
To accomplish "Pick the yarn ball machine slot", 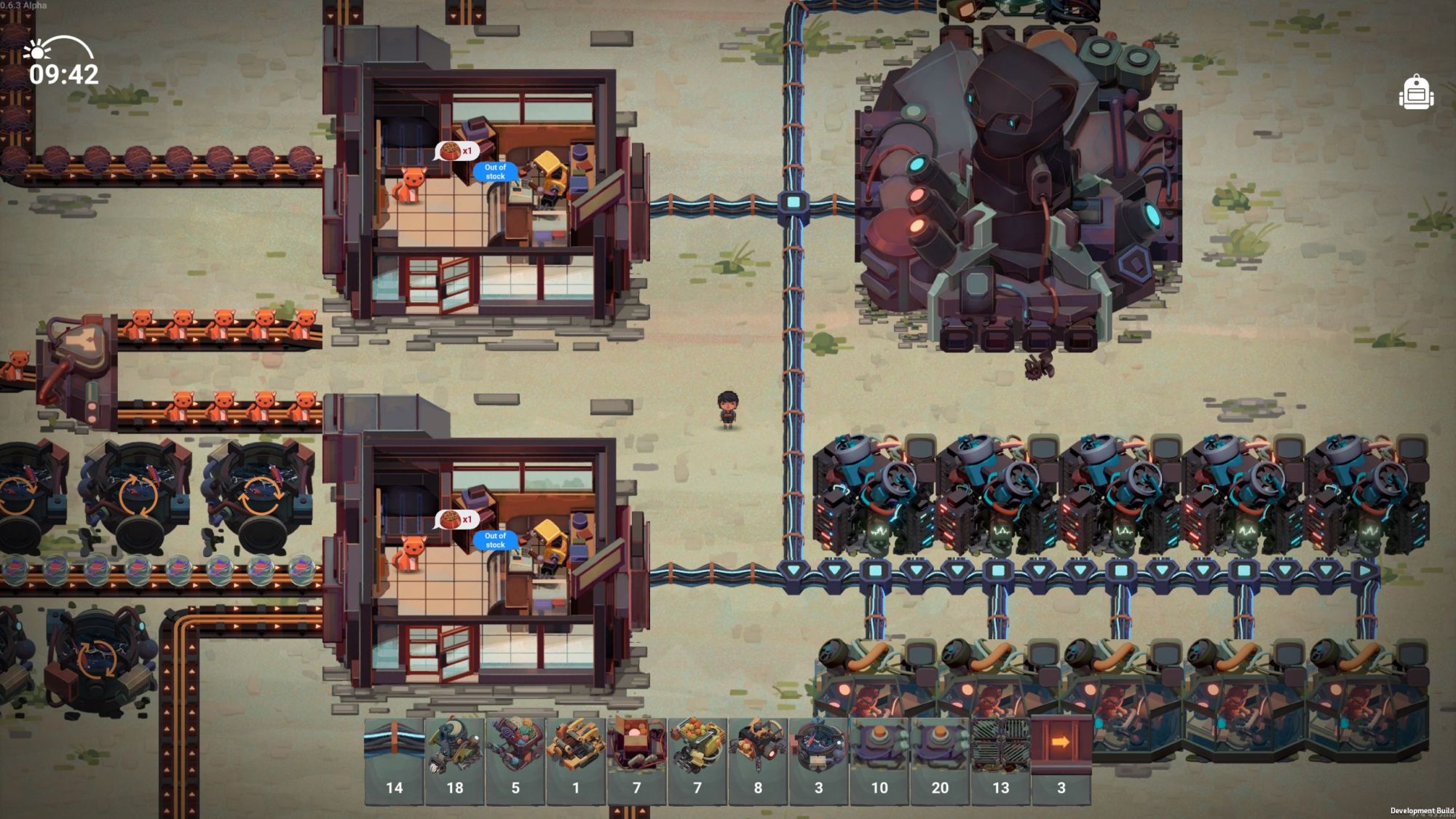I will click(x=515, y=760).
